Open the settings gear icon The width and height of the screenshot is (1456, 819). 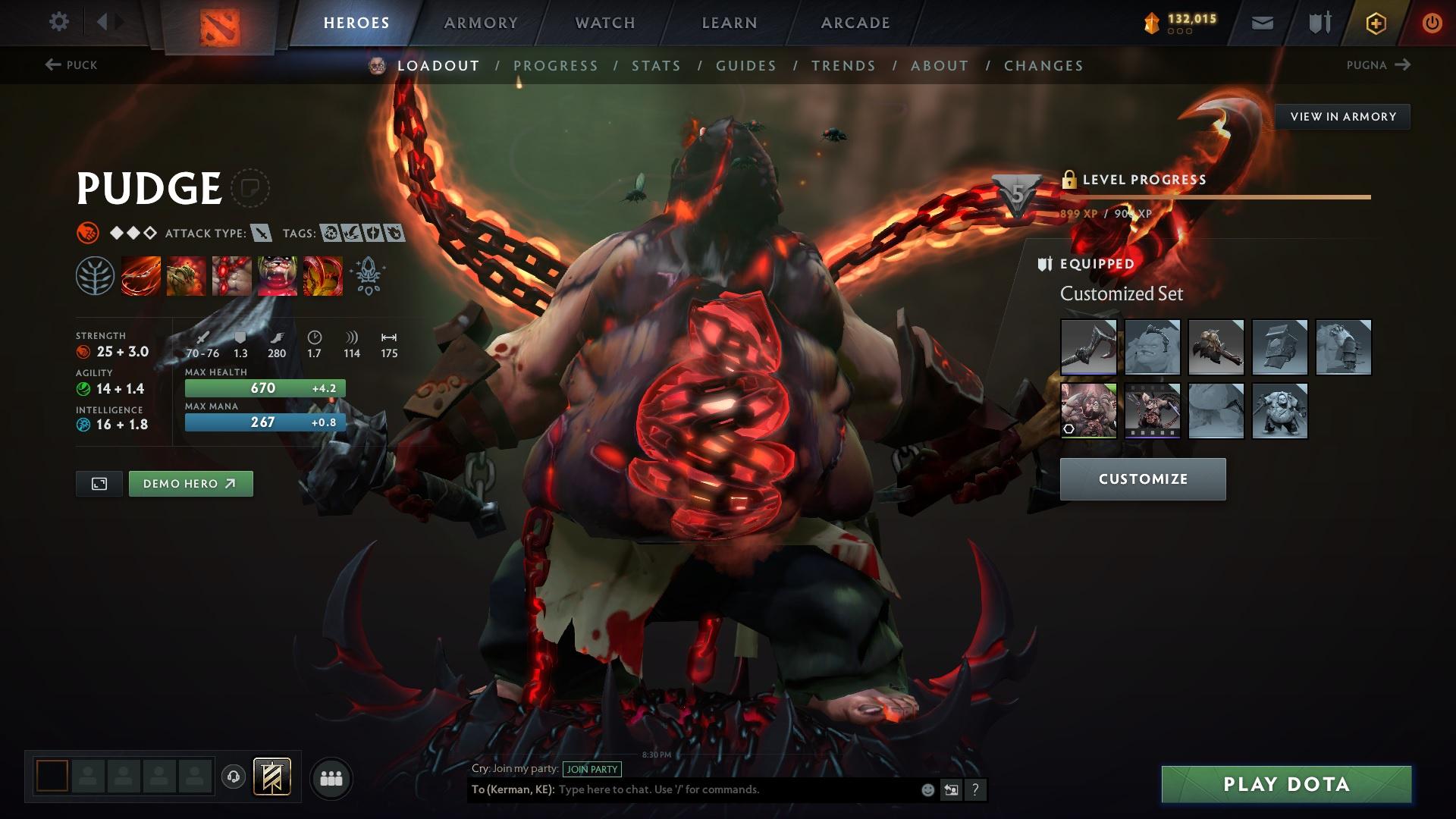[x=58, y=22]
